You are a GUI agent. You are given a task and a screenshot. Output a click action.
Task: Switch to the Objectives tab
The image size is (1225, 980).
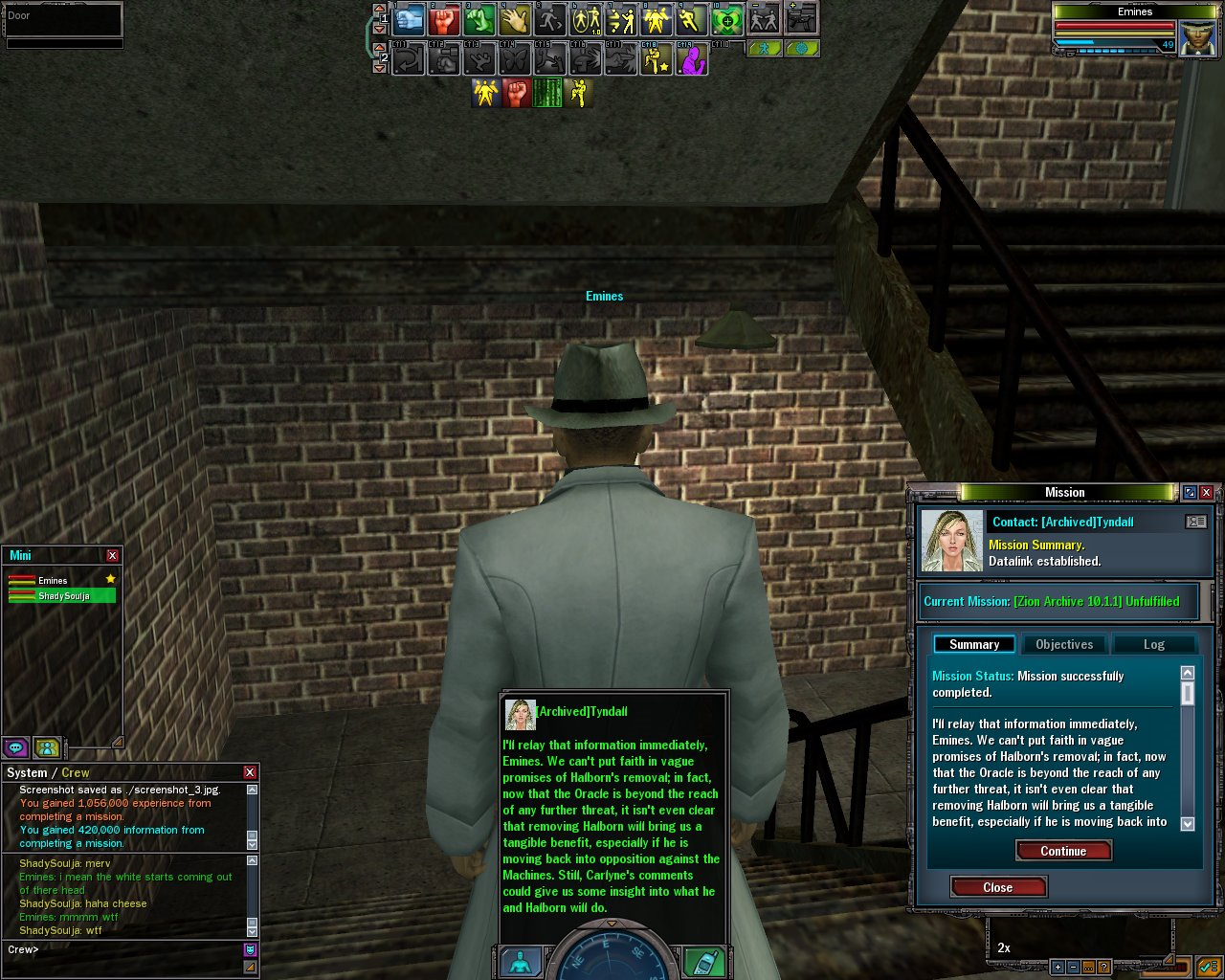(1063, 644)
